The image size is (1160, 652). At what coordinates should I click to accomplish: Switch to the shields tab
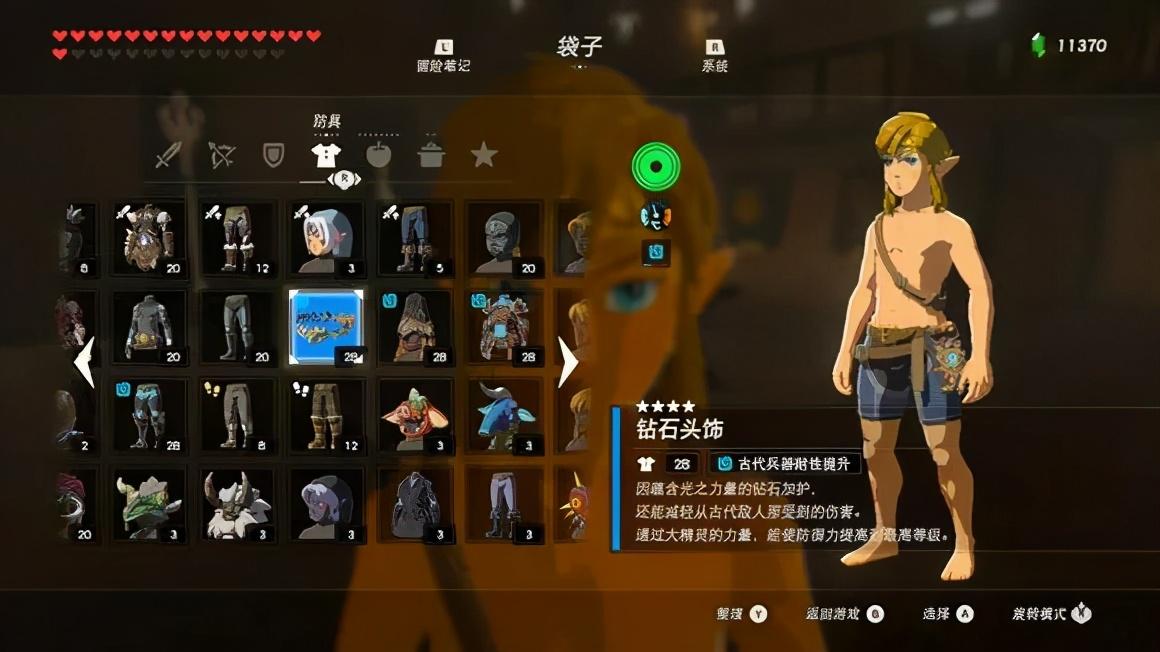tap(273, 155)
